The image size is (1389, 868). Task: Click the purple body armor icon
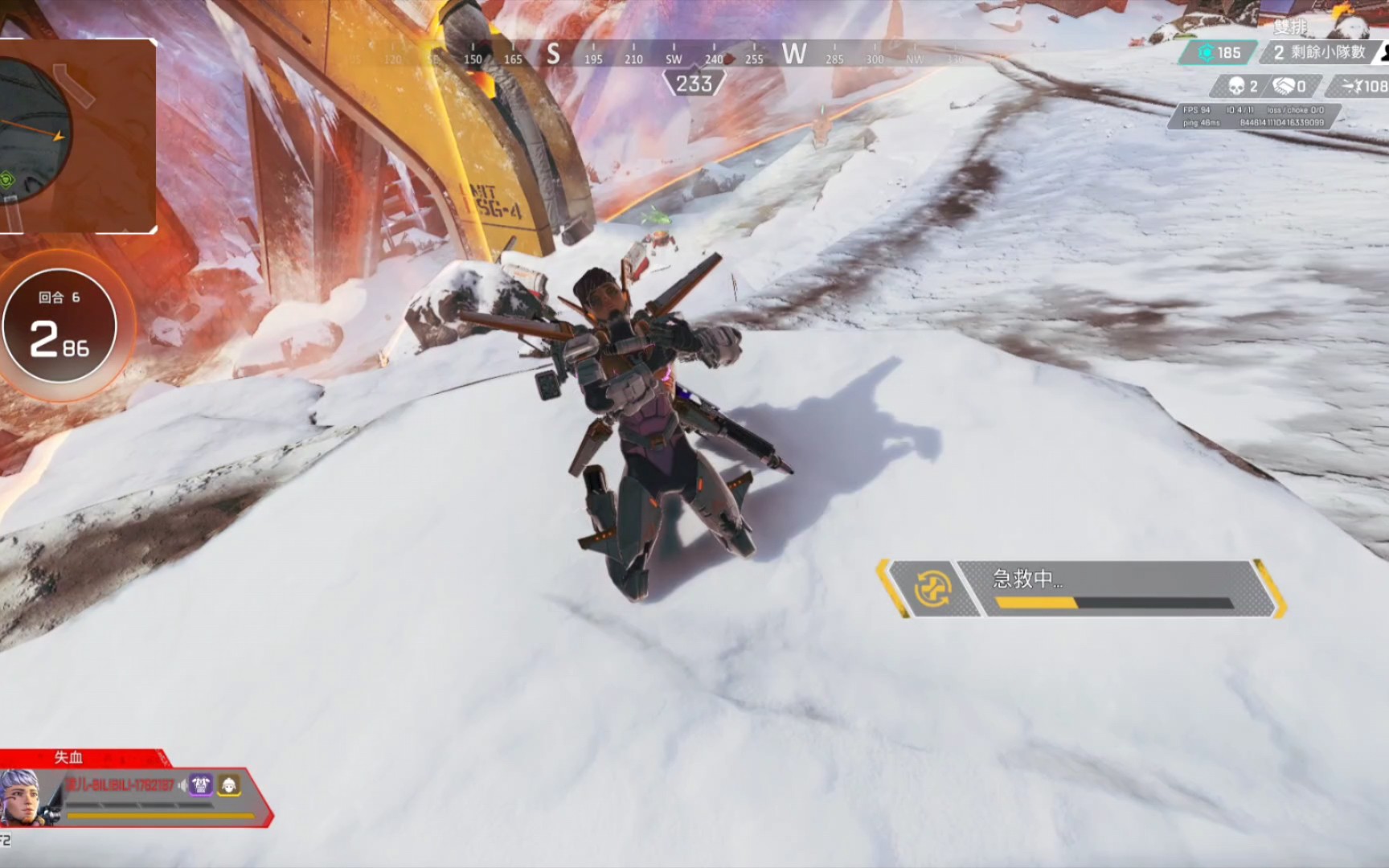click(x=201, y=785)
